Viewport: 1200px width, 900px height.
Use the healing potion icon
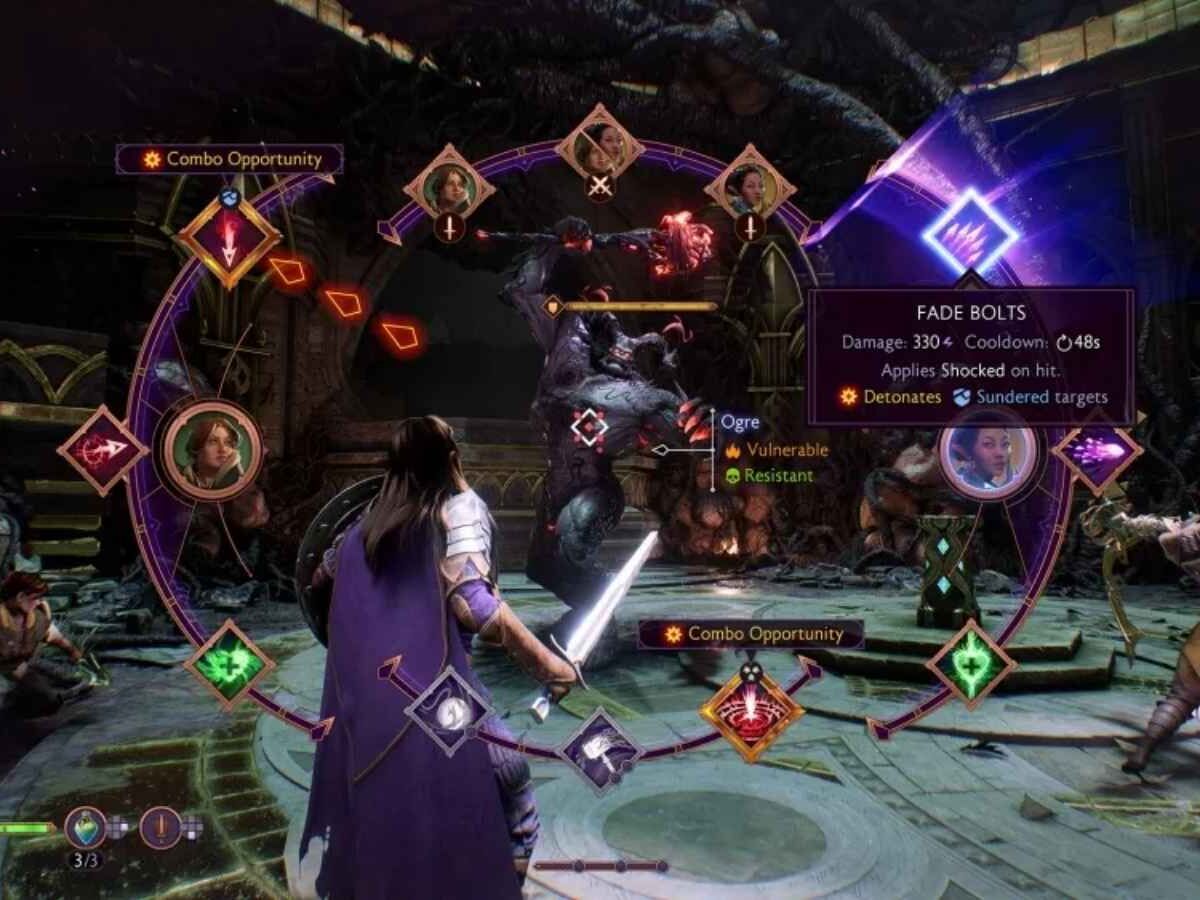86,827
